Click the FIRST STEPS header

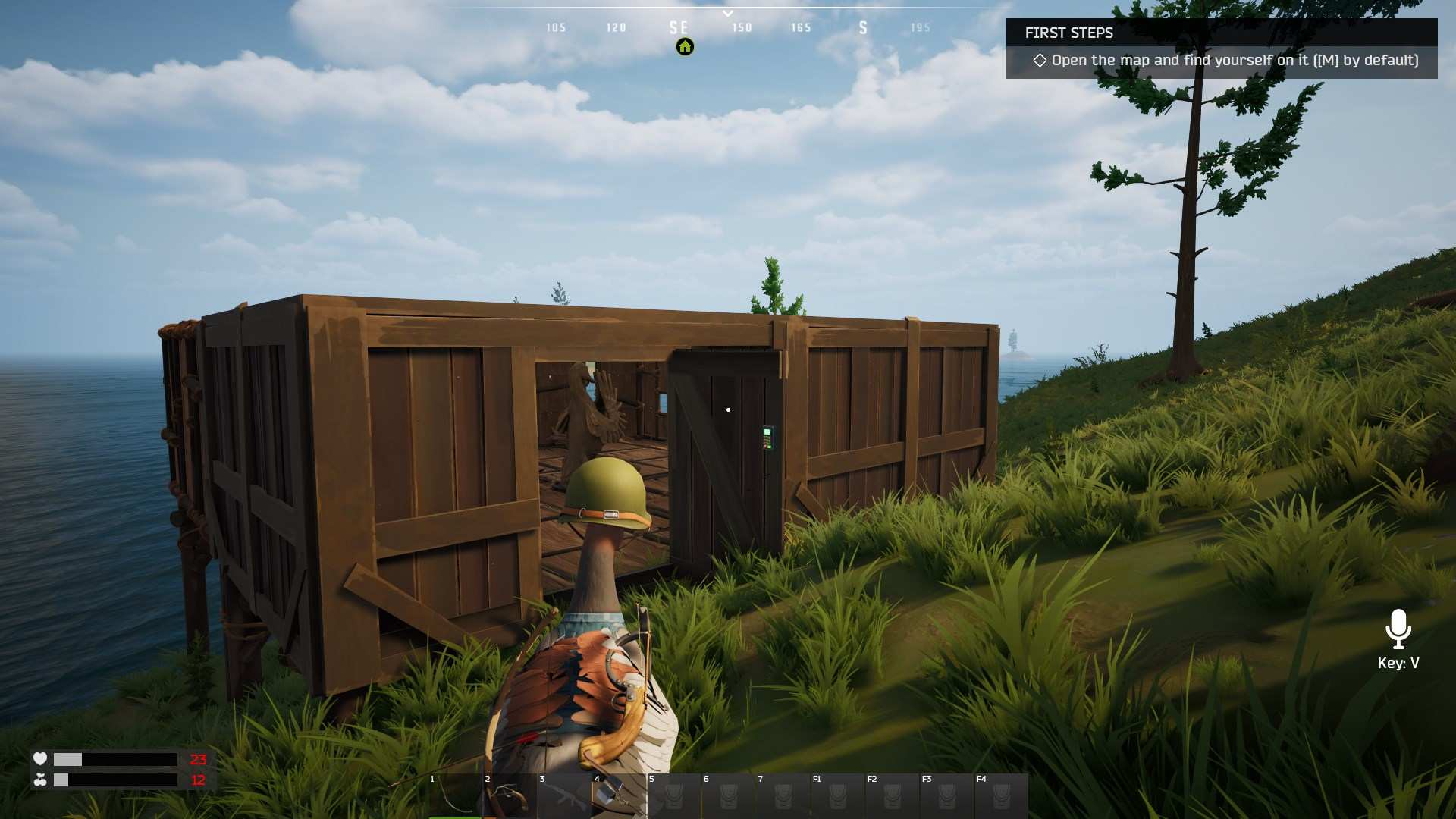[x=1069, y=33]
